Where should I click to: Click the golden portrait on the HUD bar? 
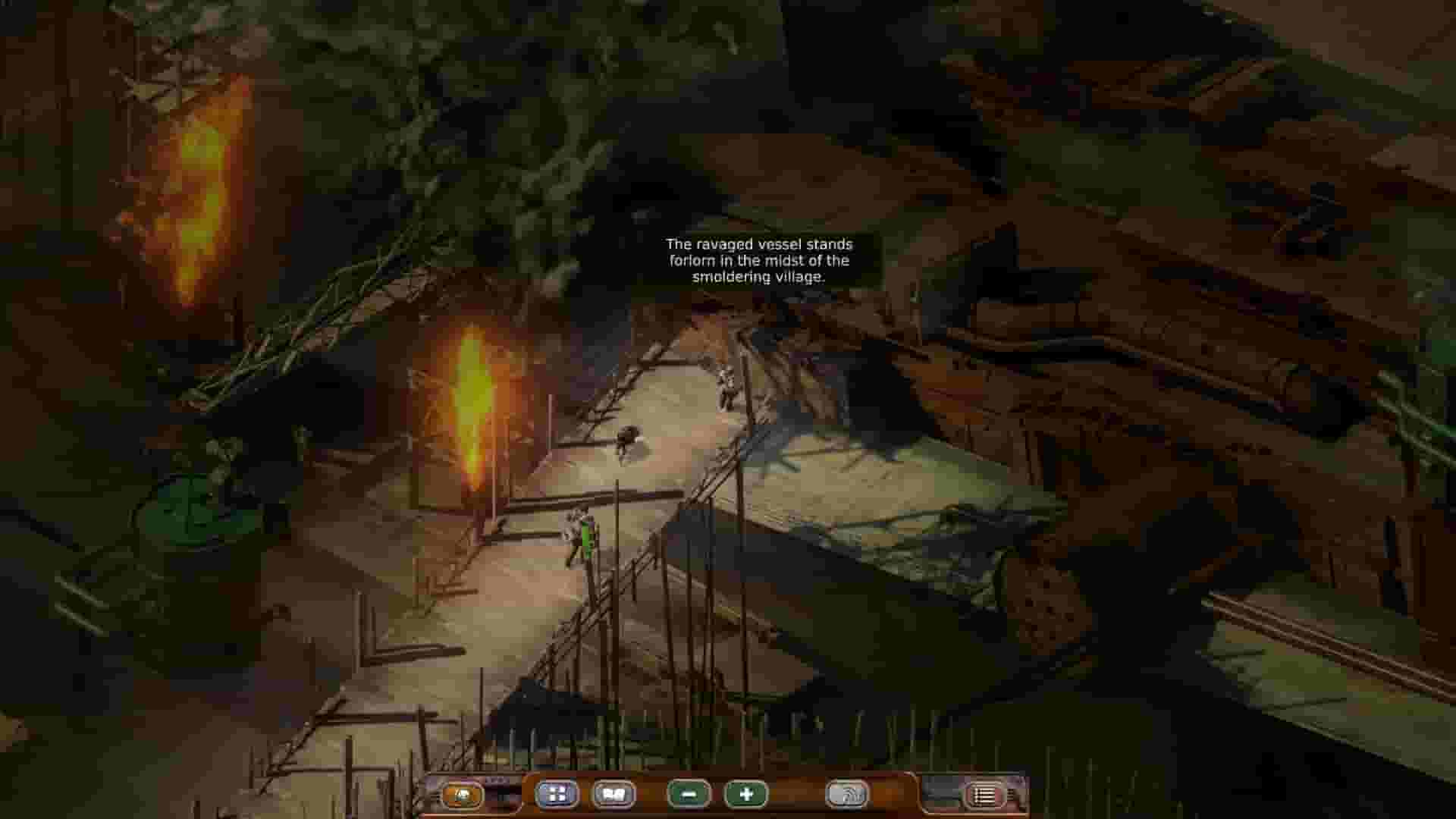click(463, 795)
